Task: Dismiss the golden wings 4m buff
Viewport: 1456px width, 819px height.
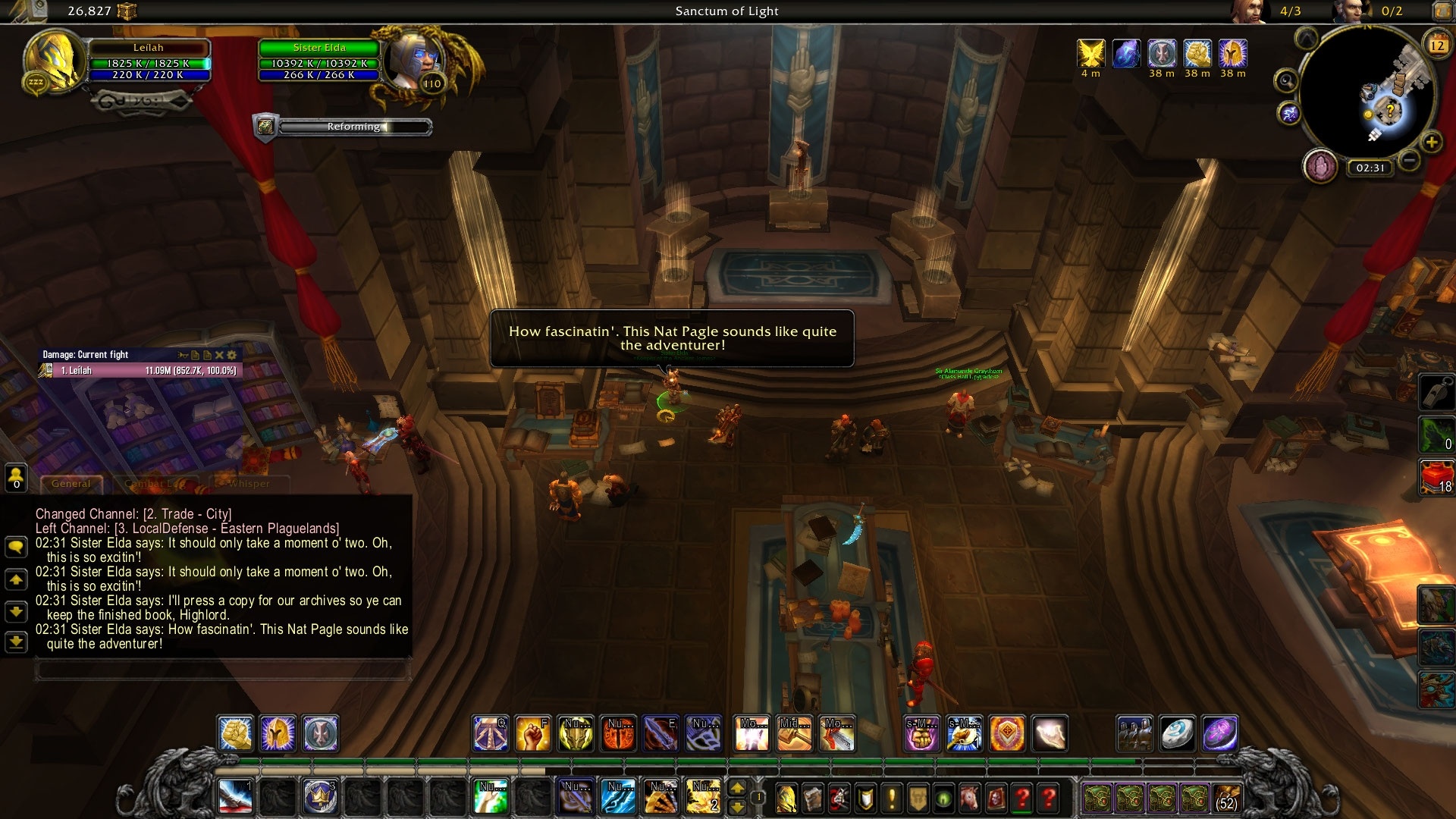Action: (x=1090, y=52)
